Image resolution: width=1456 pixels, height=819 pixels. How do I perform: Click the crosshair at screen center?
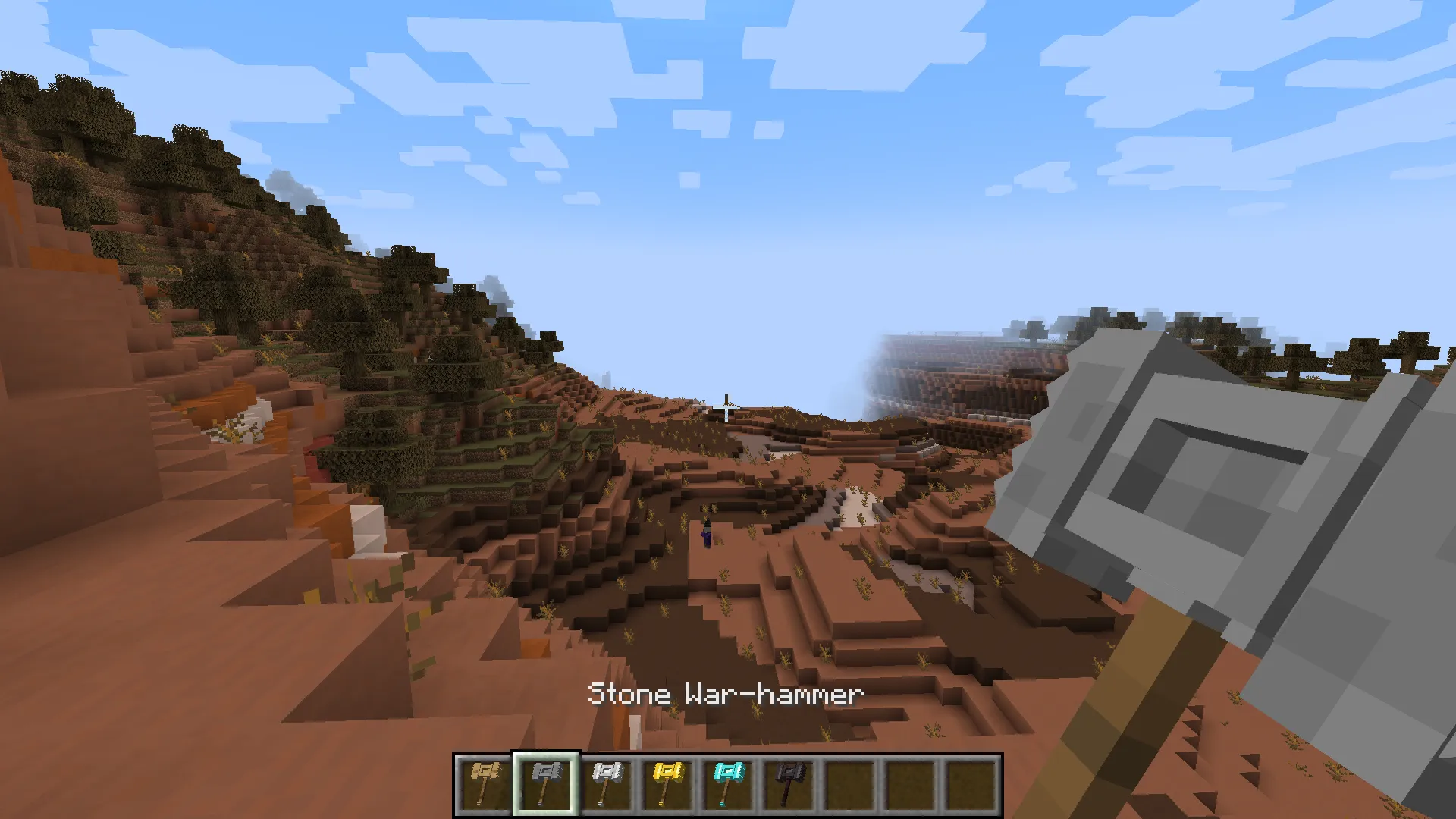tap(726, 408)
